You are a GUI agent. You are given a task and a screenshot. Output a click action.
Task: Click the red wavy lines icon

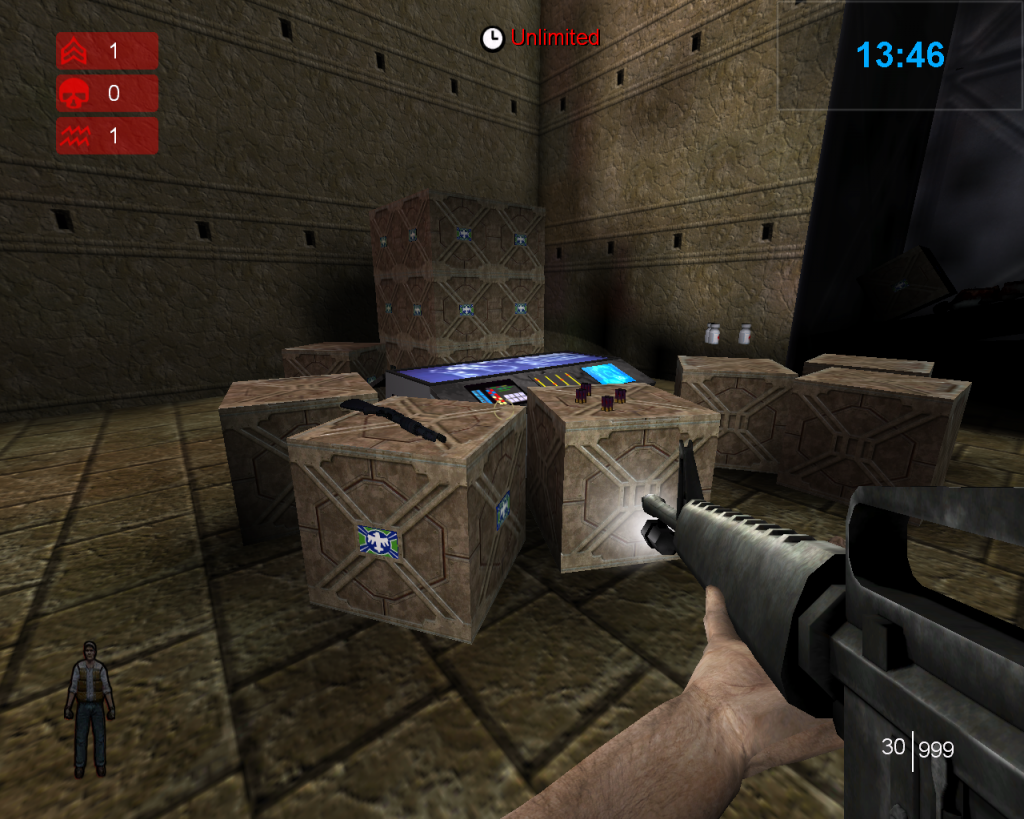[x=75, y=137]
